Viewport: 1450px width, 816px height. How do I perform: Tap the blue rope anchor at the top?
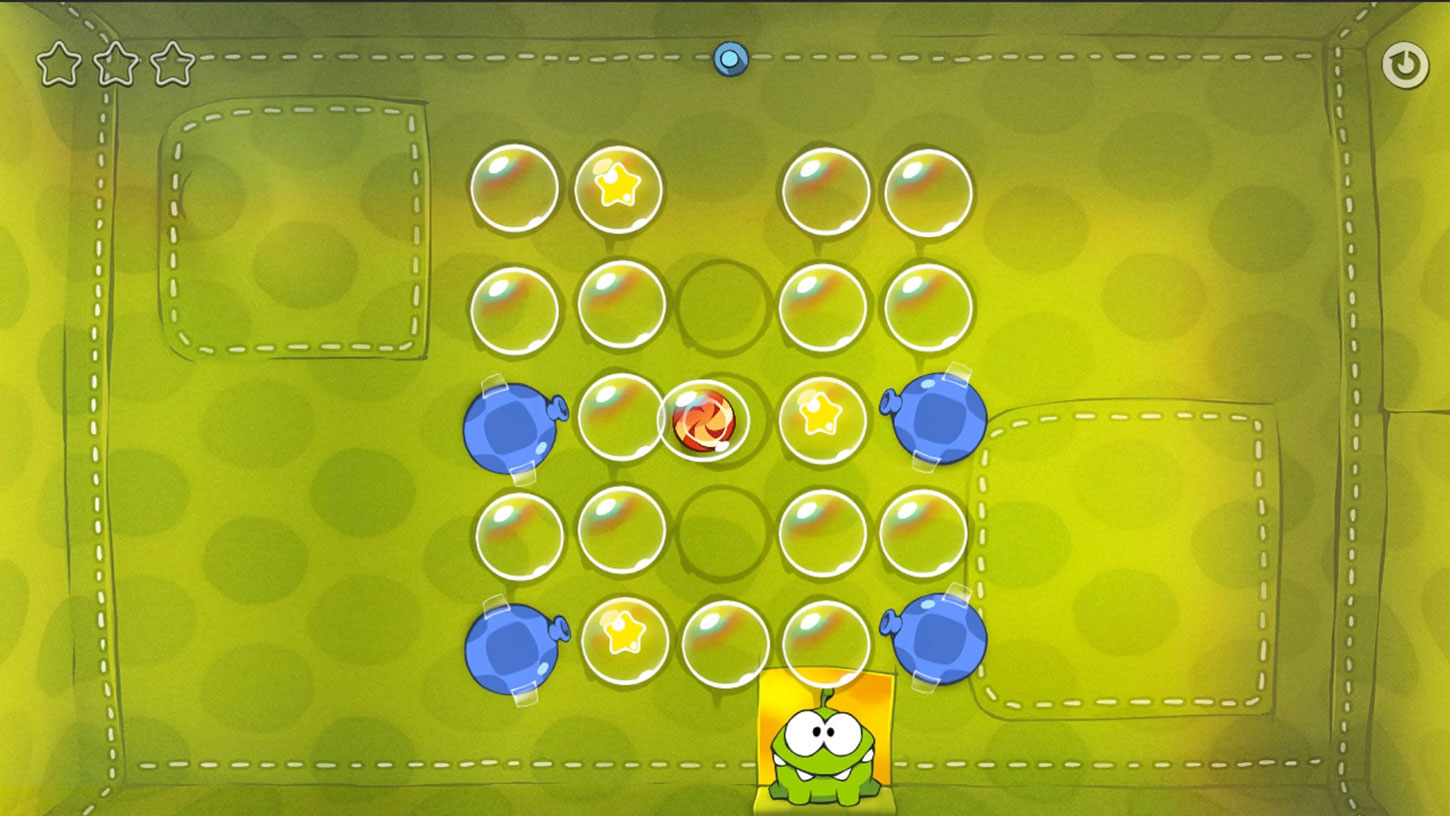click(729, 60)
